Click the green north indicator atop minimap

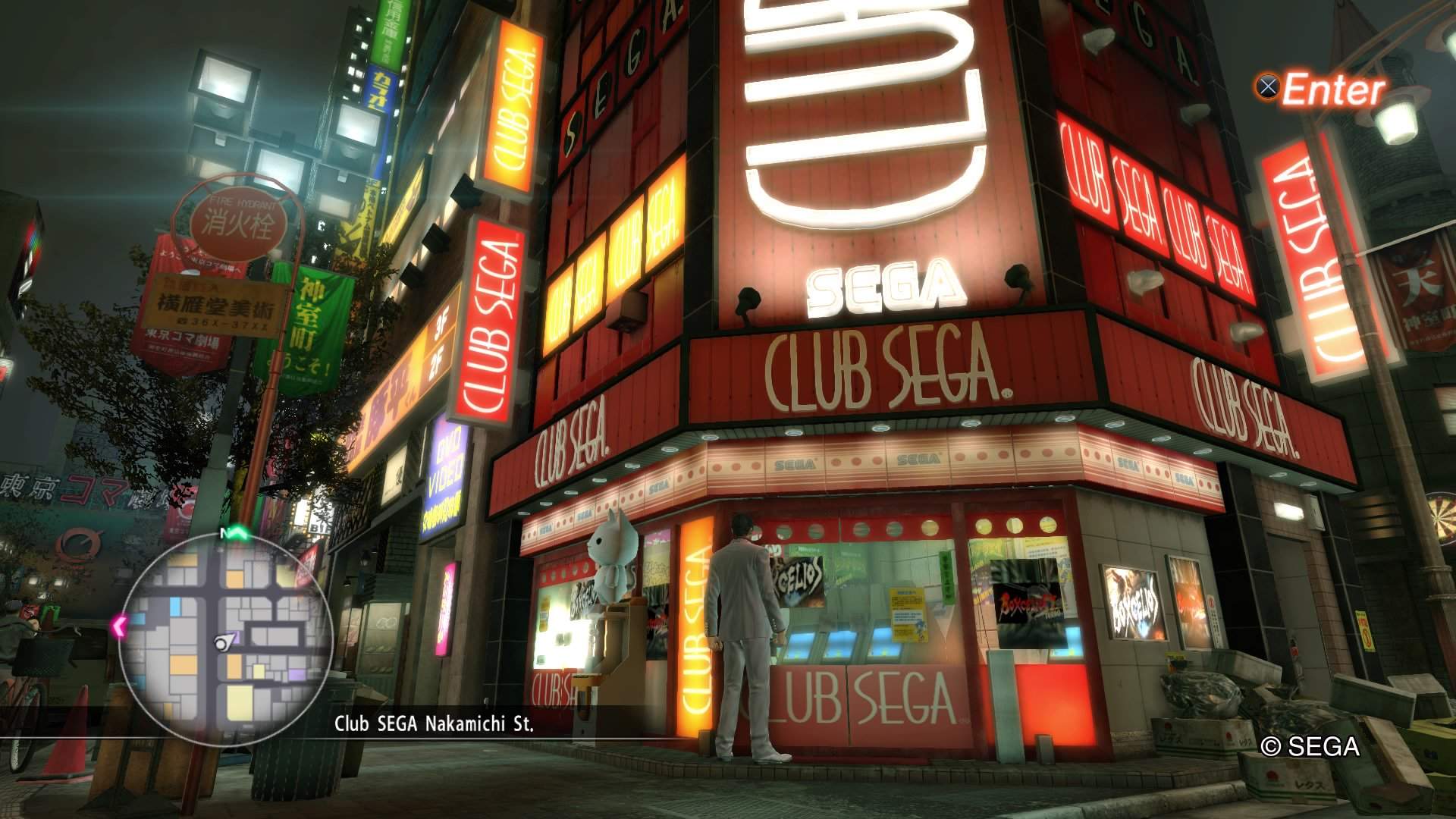click(x=232, y=534)
